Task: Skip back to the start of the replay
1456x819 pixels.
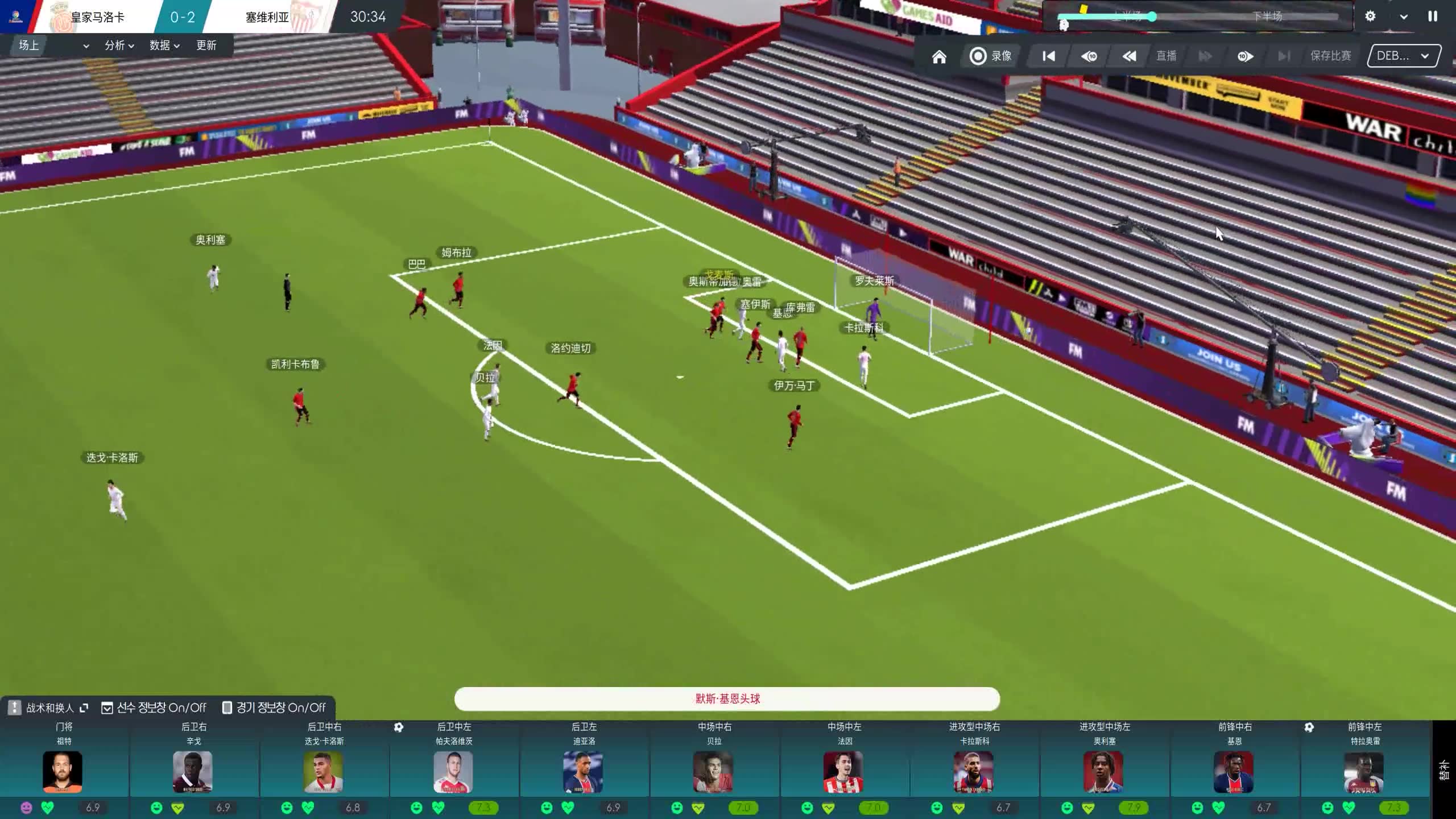Action: tap(1048, 56)
